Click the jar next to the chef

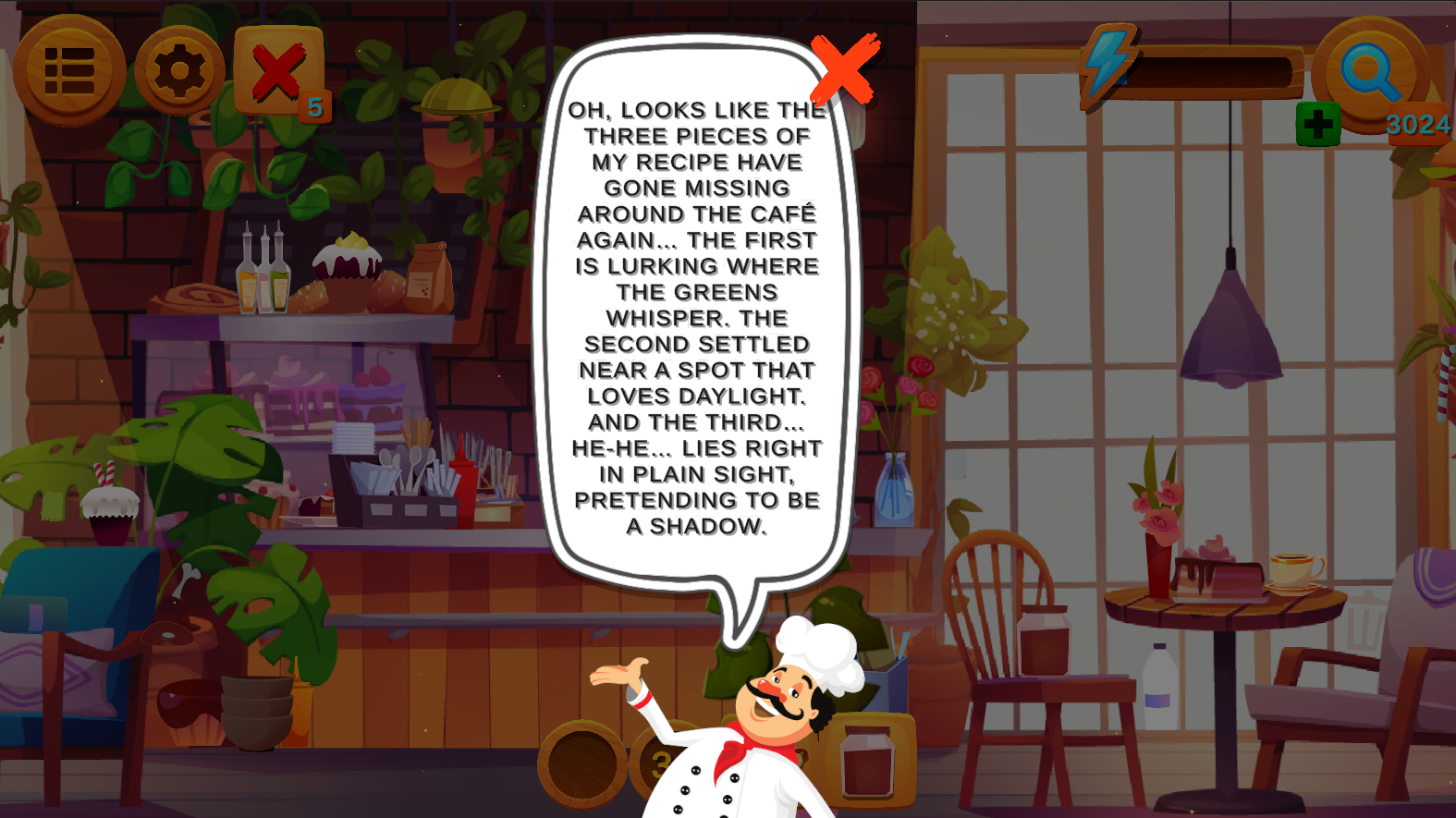(867, 763)
